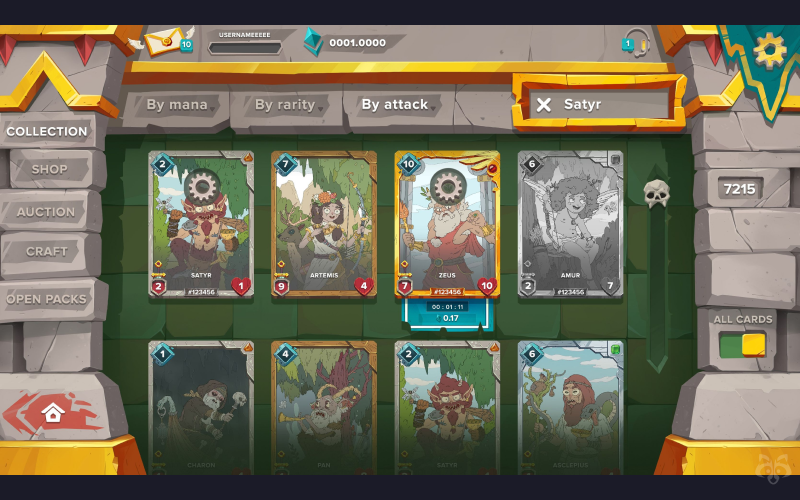This screenshot has height=500, width=800.
Task: Open the Auction section
Action: (46, 211)
